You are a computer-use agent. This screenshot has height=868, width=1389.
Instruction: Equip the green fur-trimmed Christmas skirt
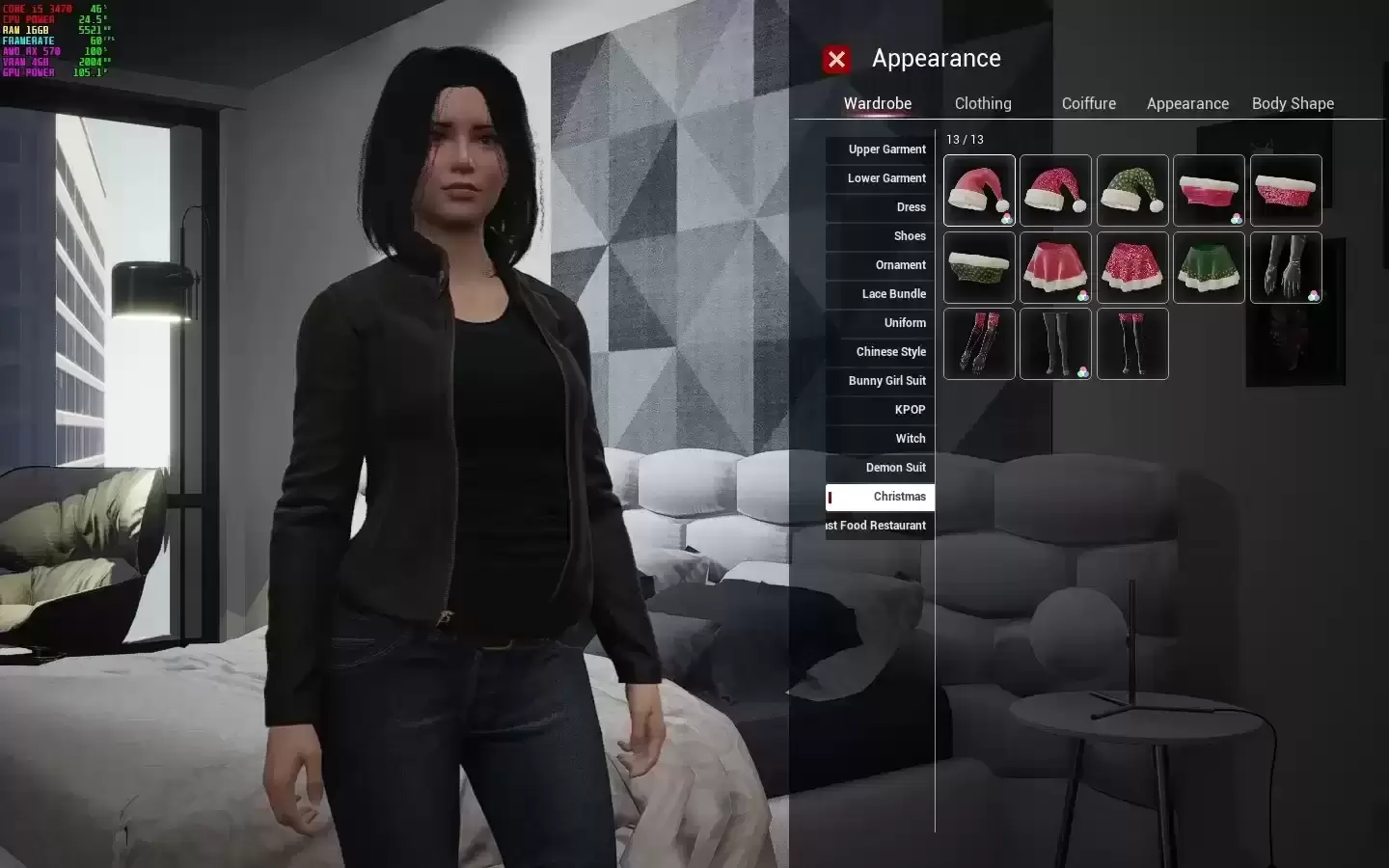pyautogui.click(x=1209, y=267)
